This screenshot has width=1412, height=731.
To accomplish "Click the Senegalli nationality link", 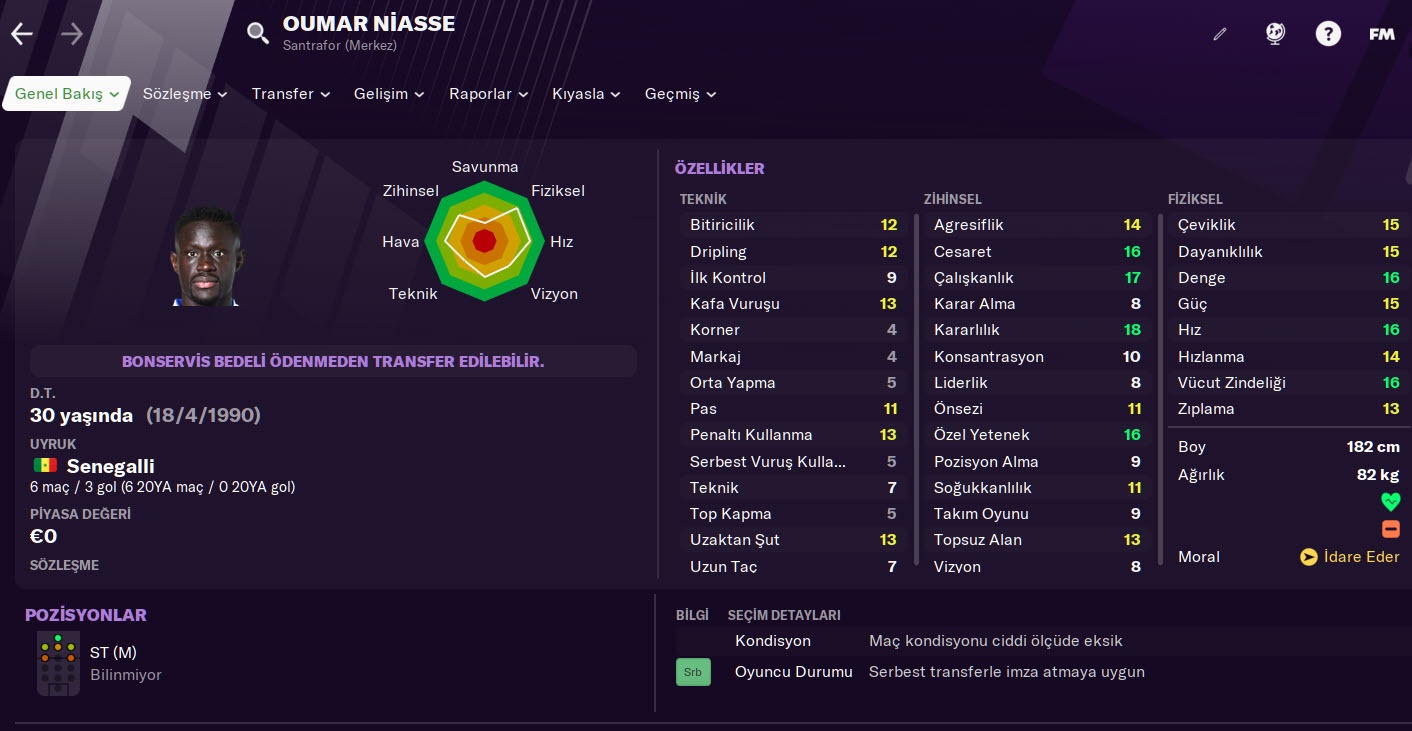I will pos(110,466).
